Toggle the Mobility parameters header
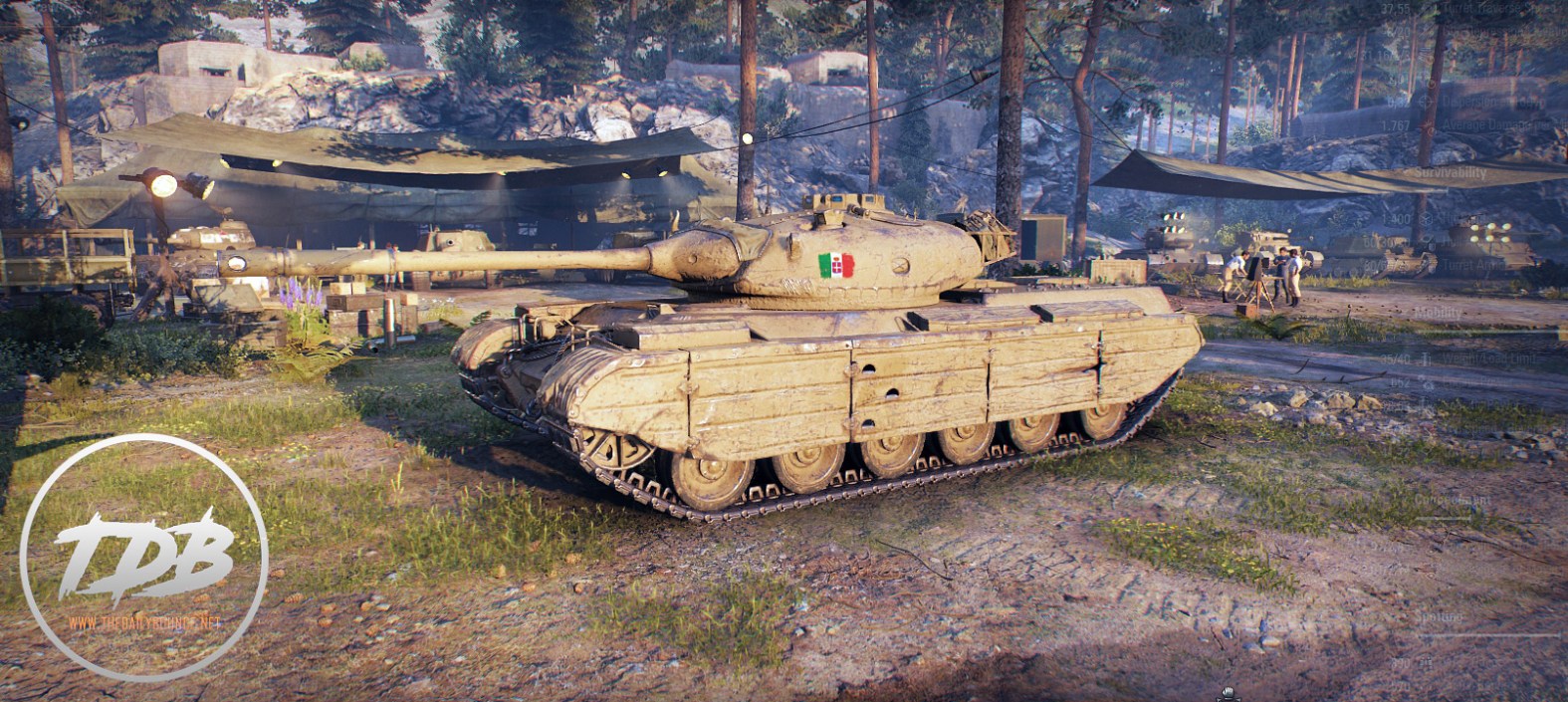The width and height of the screenshot is (1568, 702). tap(1438, 314)
